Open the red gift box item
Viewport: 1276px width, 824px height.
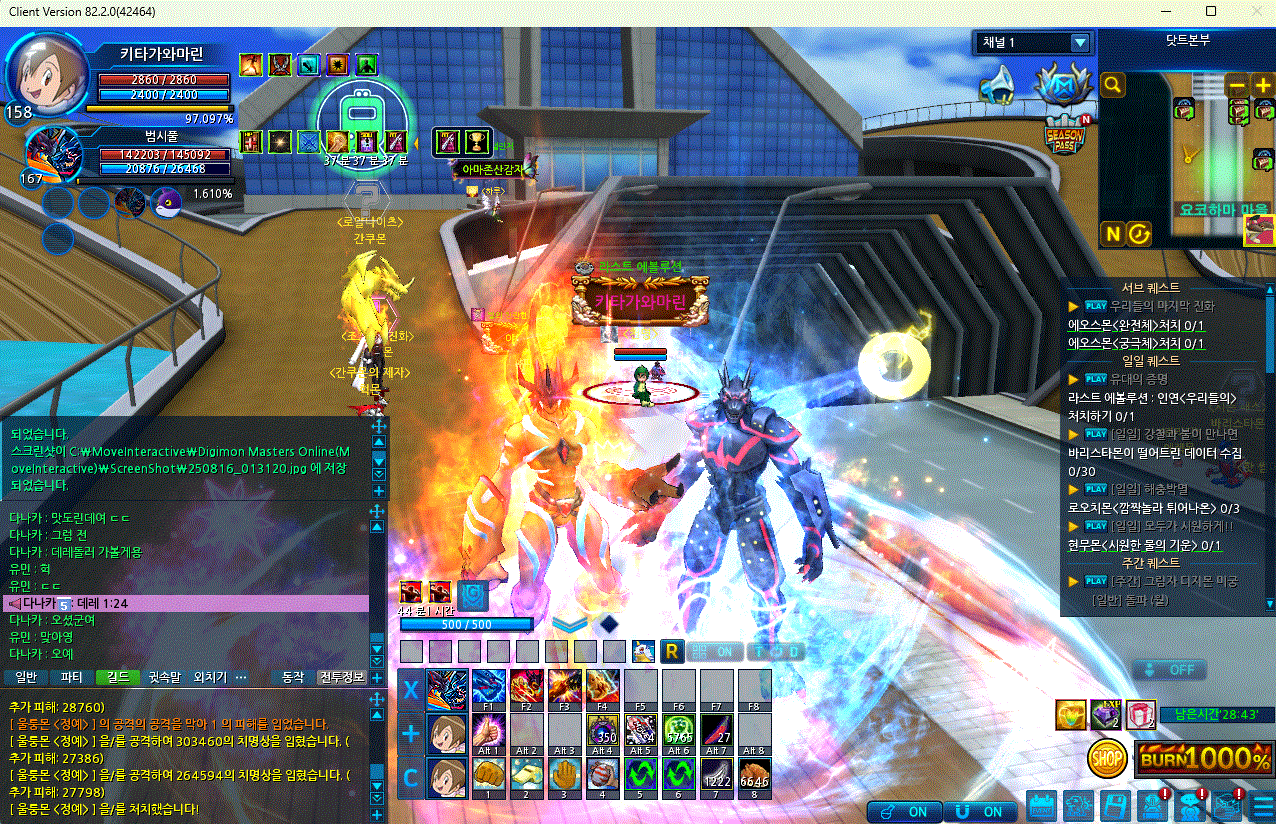[1140, 714]
